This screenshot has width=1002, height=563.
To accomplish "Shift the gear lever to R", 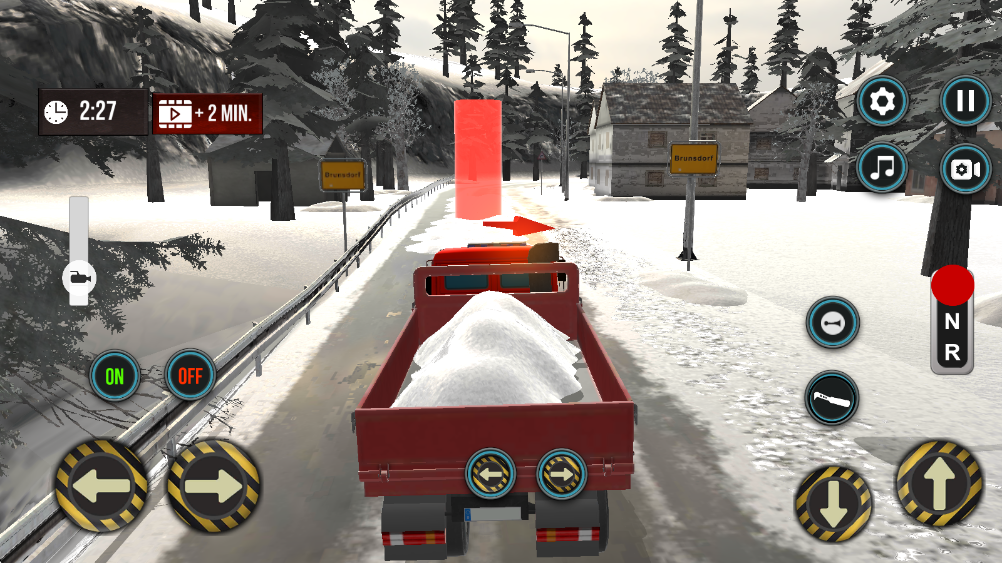I will tap(952, 351).
